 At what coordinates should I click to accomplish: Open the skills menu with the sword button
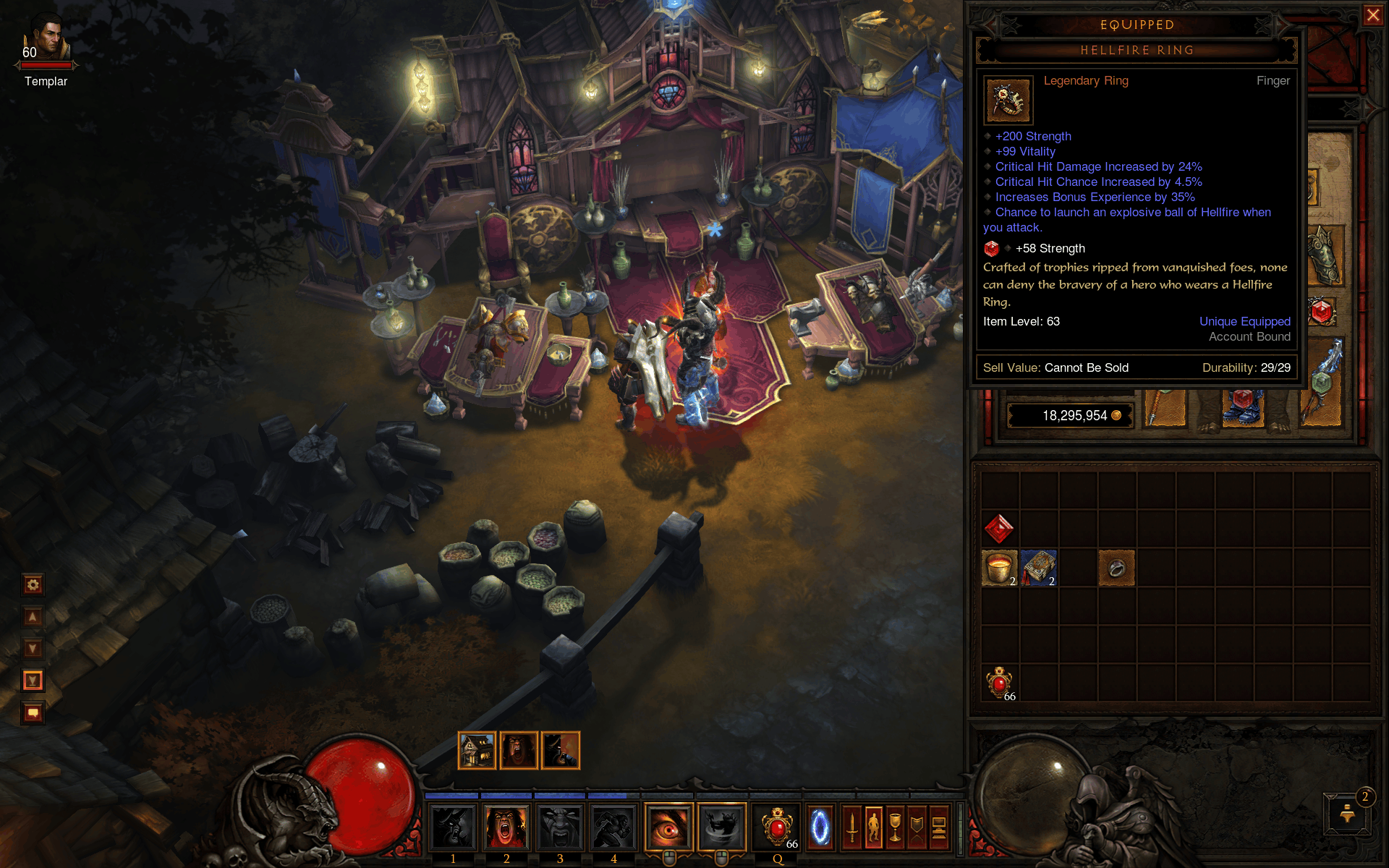[852, 826]
